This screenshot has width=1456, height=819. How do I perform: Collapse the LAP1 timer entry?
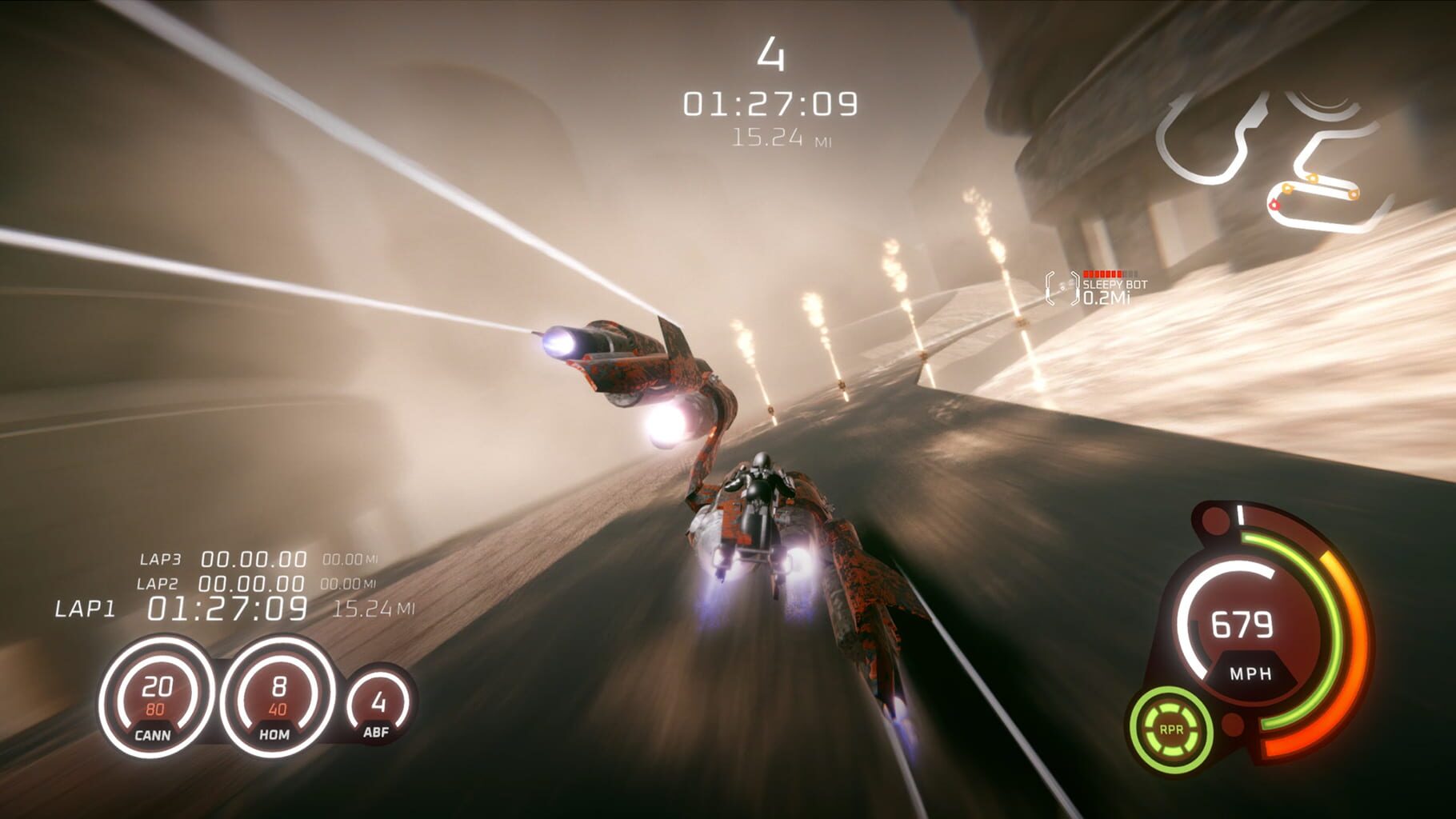(x=226, y=609)
